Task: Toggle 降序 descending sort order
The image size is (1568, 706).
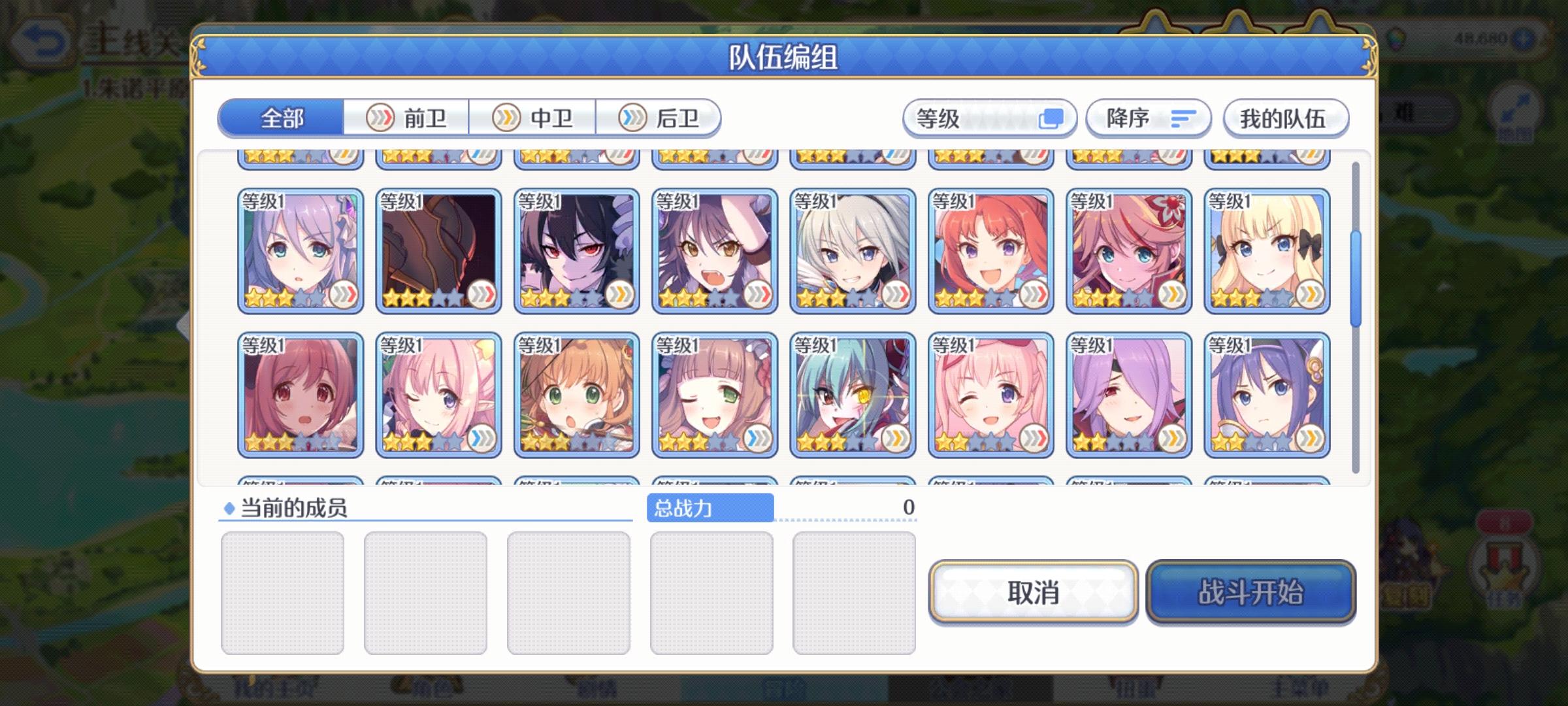Action: click(1147, 118)
